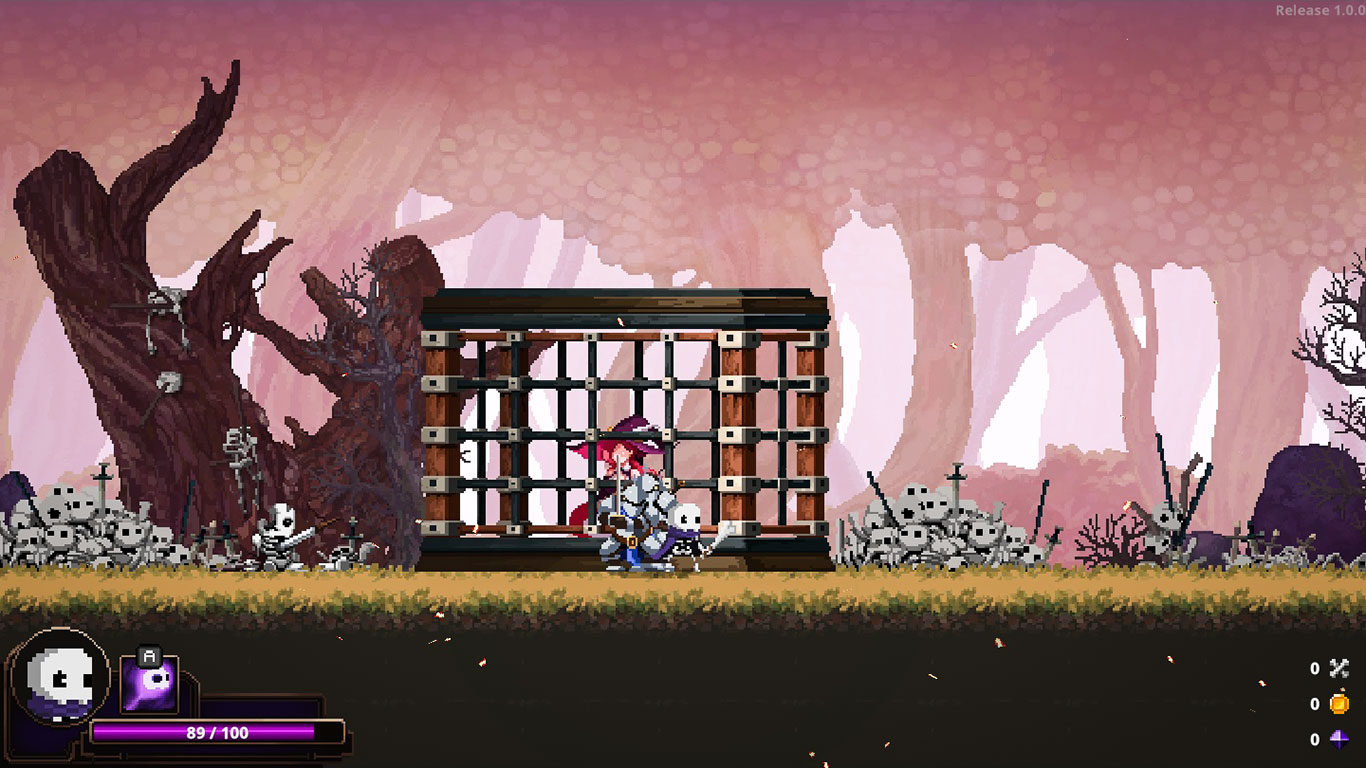Select the crossed bones currency icon

pos(1339,669)
